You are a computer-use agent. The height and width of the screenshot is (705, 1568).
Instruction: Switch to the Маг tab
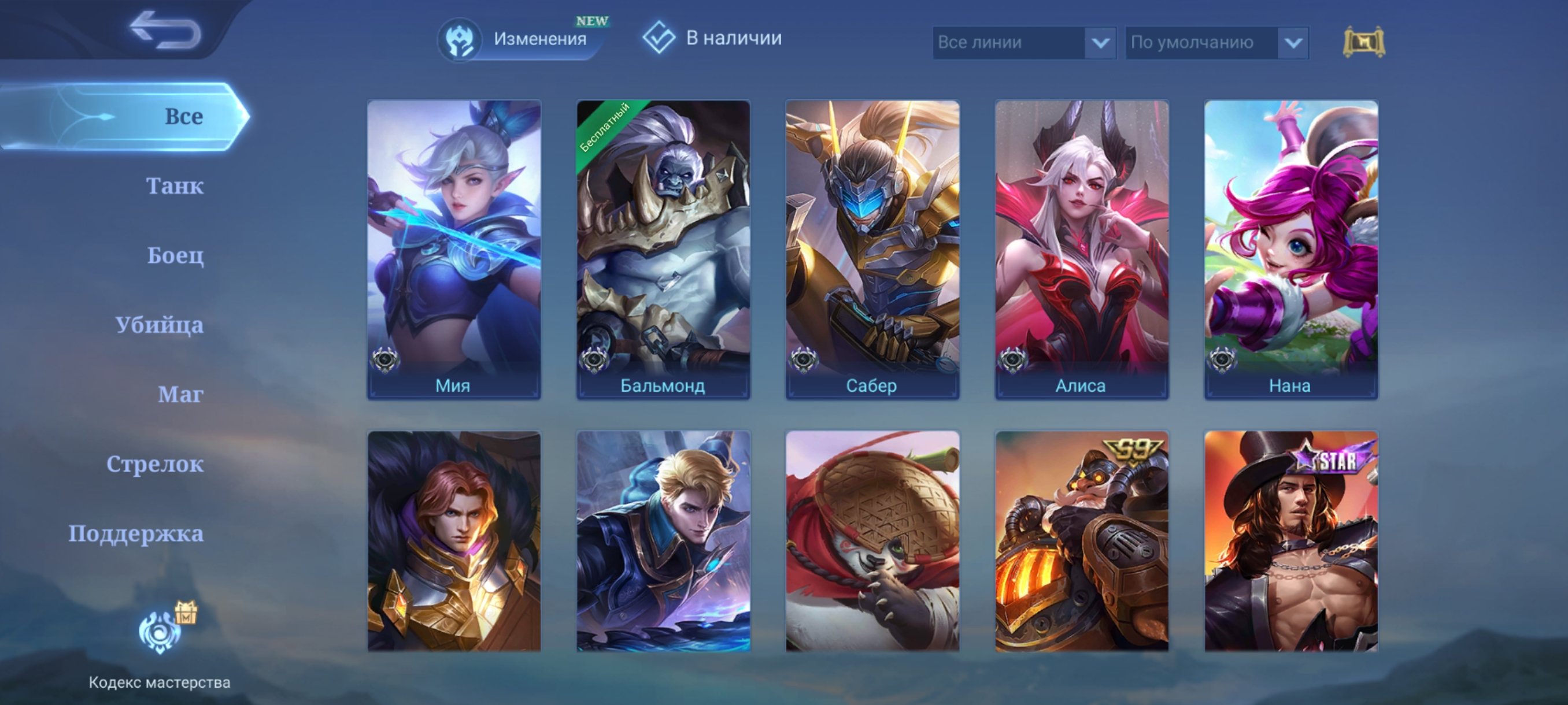[180, 394]
